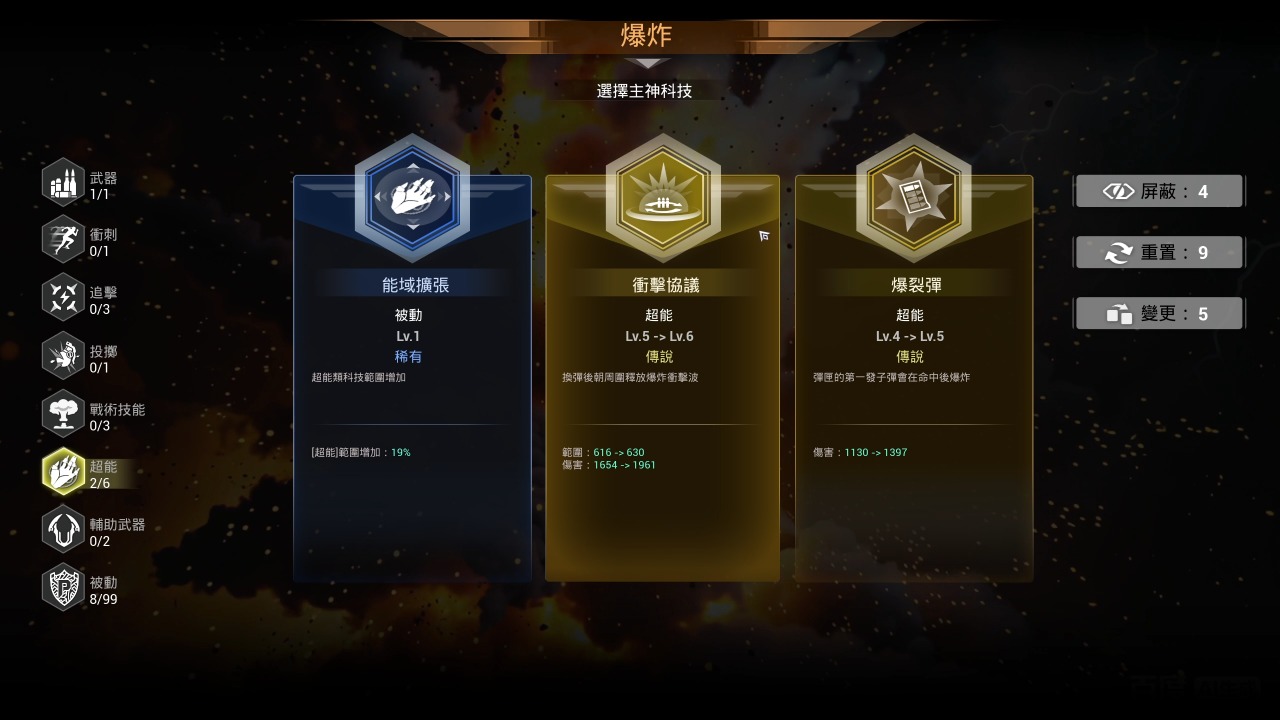The image size is (1280, 720).
Task: Switch to the 衝刺 dash category
Action: [x=64, y=241]
